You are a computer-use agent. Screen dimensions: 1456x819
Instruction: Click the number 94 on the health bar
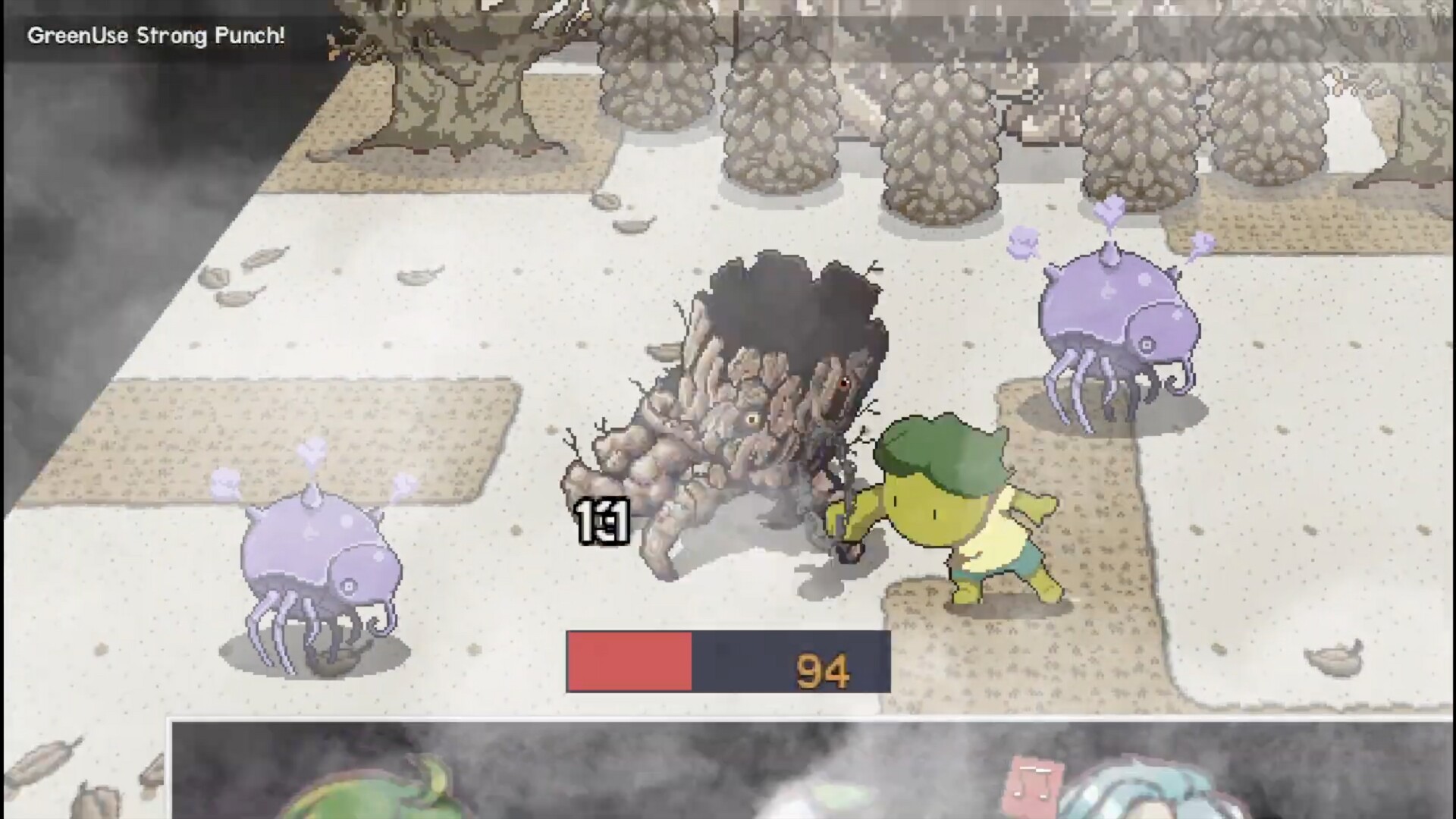[x=824, y=668]
